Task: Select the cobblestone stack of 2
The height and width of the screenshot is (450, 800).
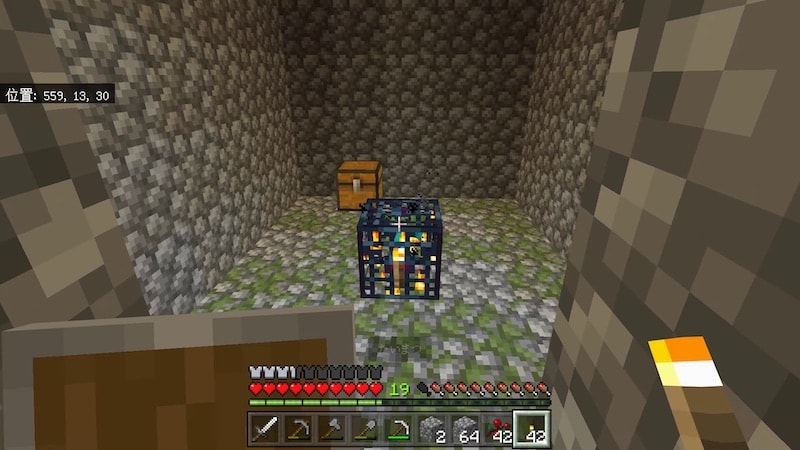Action: click(x=431, y=429)
